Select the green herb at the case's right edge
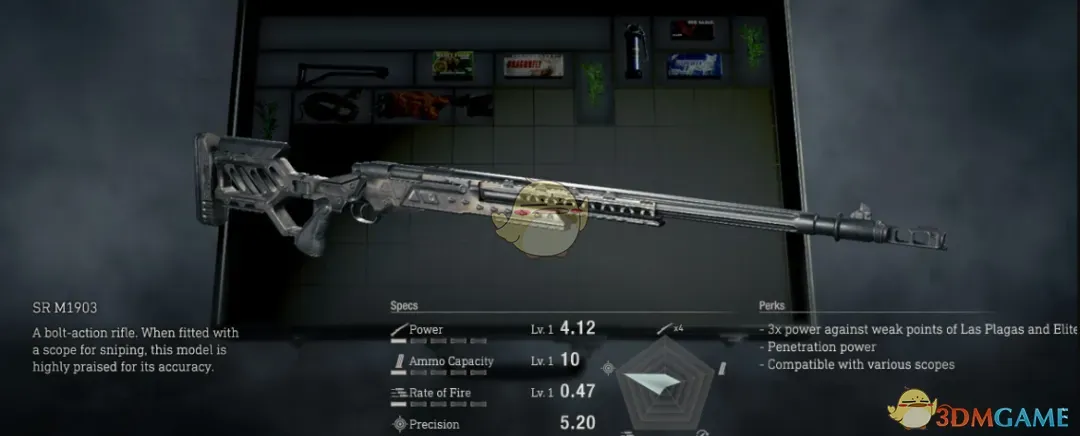1080x436 pixels. point(752,40)
